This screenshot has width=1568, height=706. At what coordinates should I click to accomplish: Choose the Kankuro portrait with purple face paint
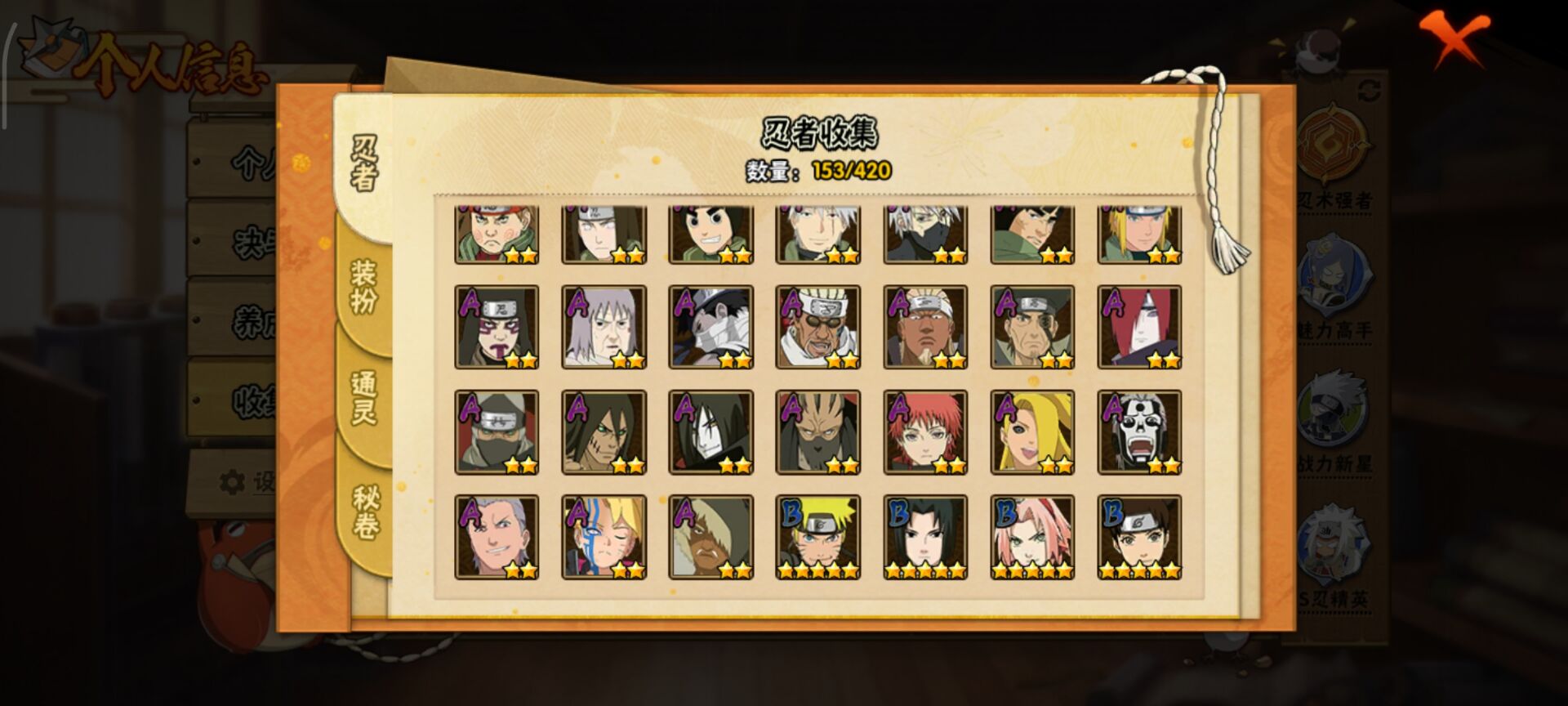[497, 327]
